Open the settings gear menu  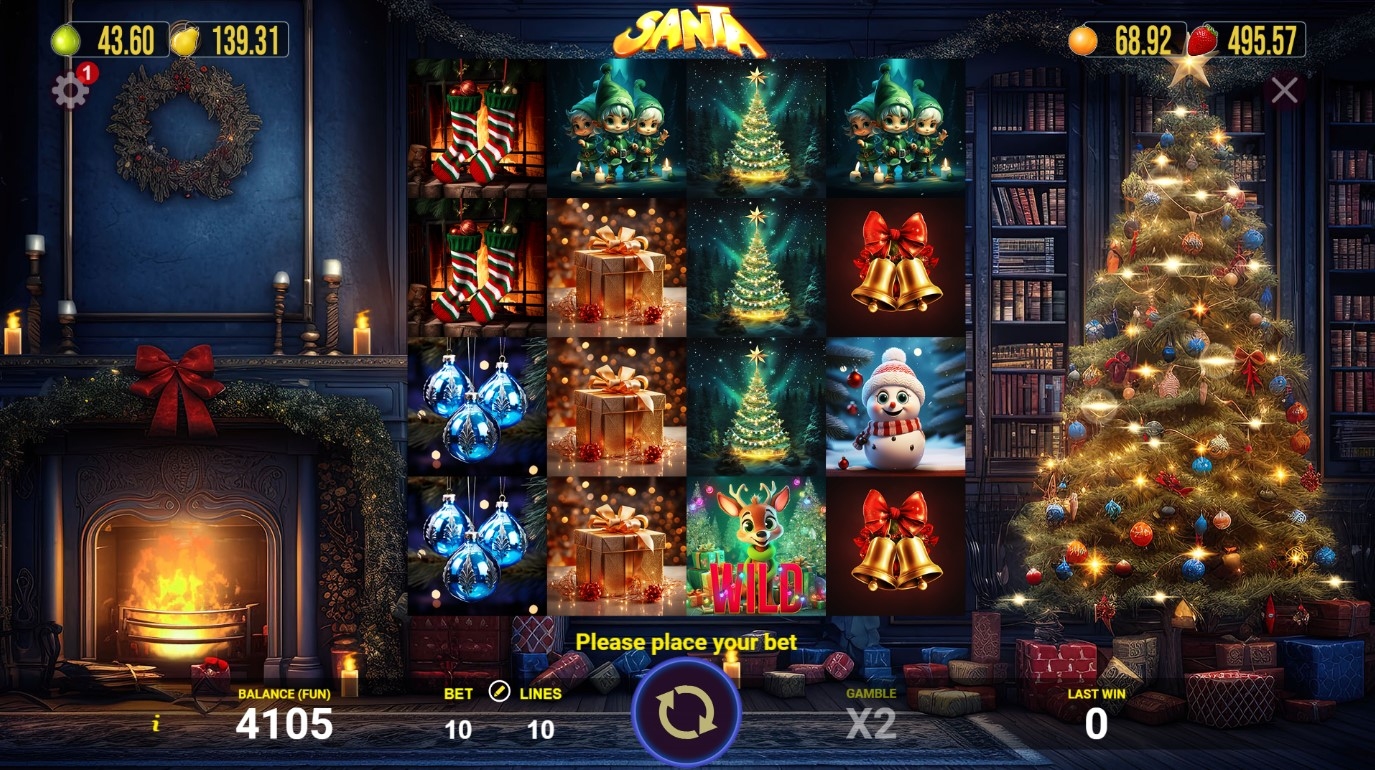pyautogui.click(x=70, y=91)
